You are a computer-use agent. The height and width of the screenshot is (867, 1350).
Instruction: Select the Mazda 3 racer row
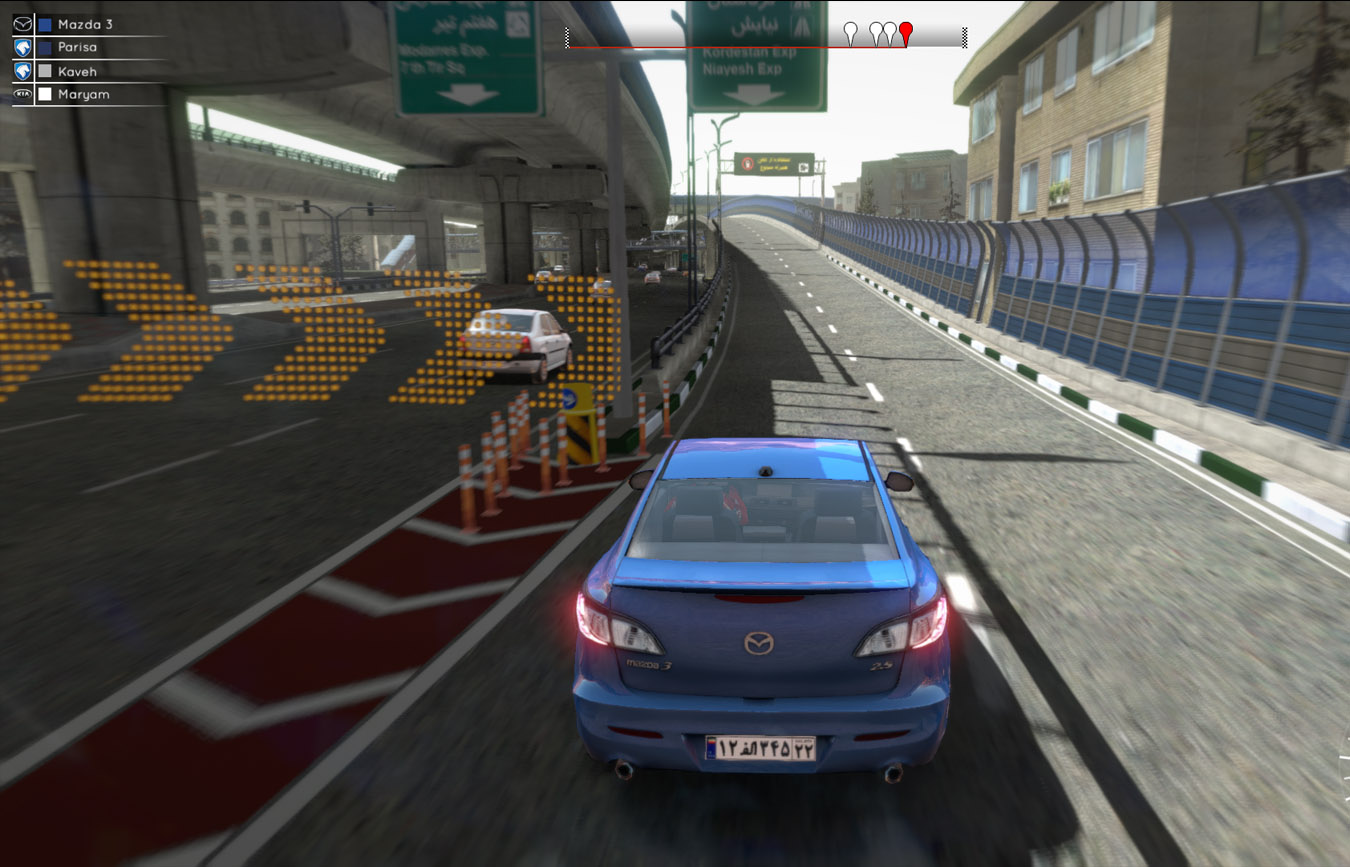84,24
